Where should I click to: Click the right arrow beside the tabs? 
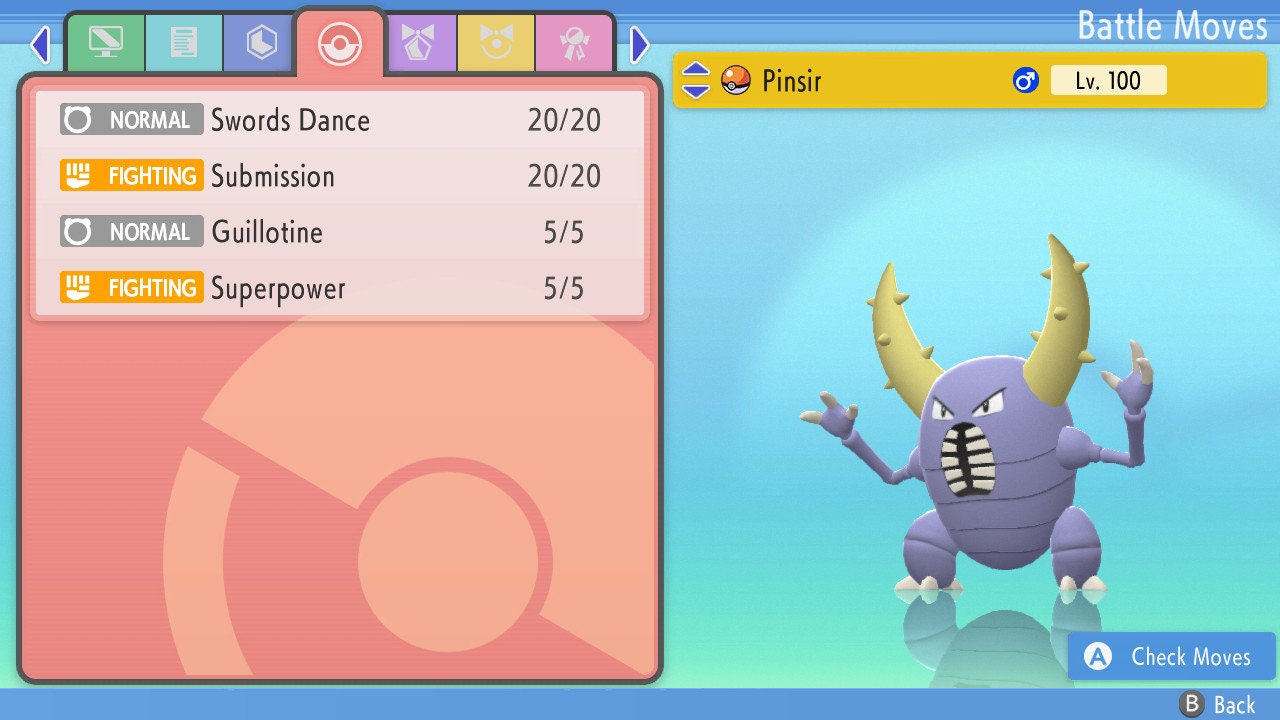pos(640,44)
